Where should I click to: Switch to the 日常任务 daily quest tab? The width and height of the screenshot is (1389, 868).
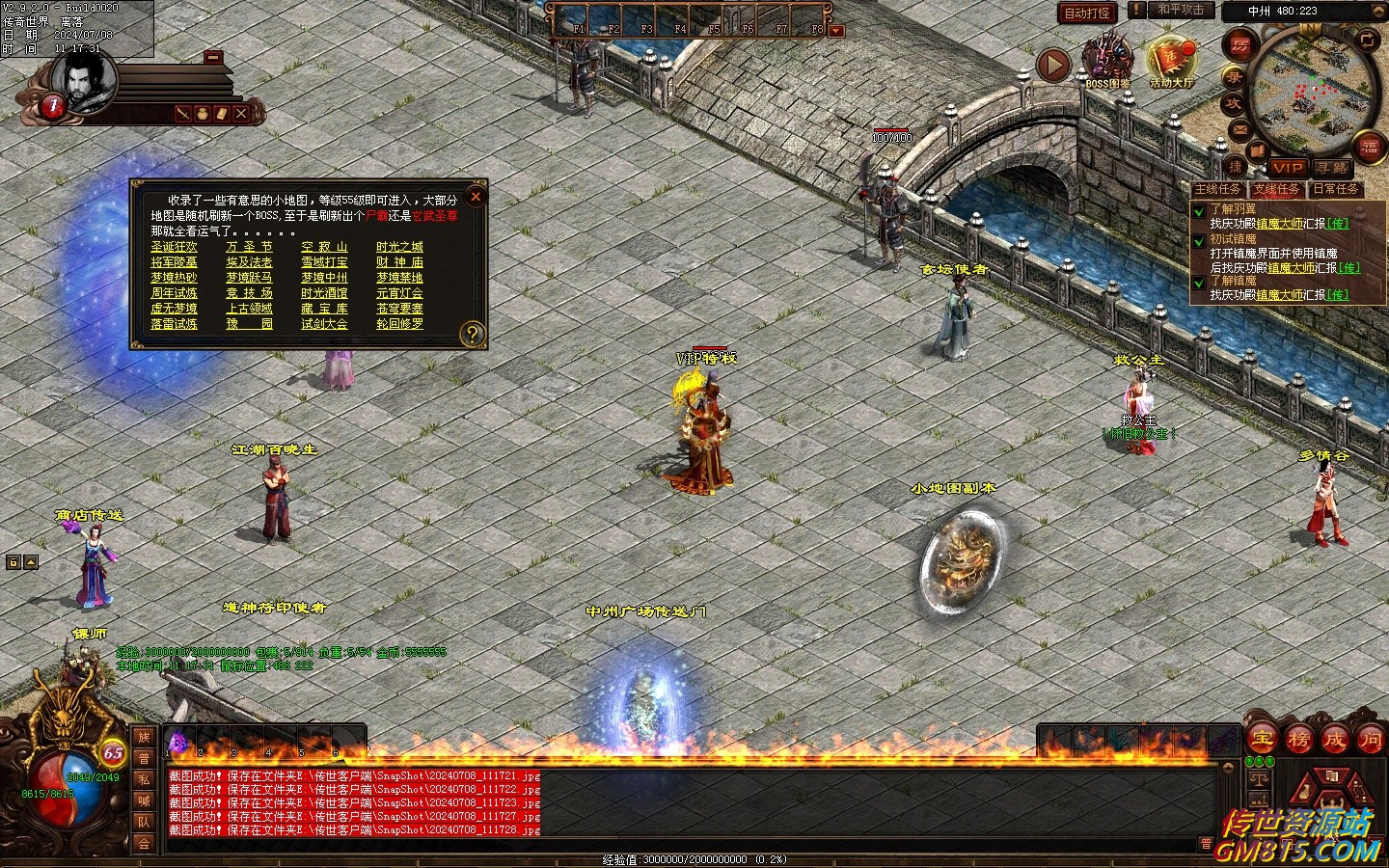pos(1336,189)
